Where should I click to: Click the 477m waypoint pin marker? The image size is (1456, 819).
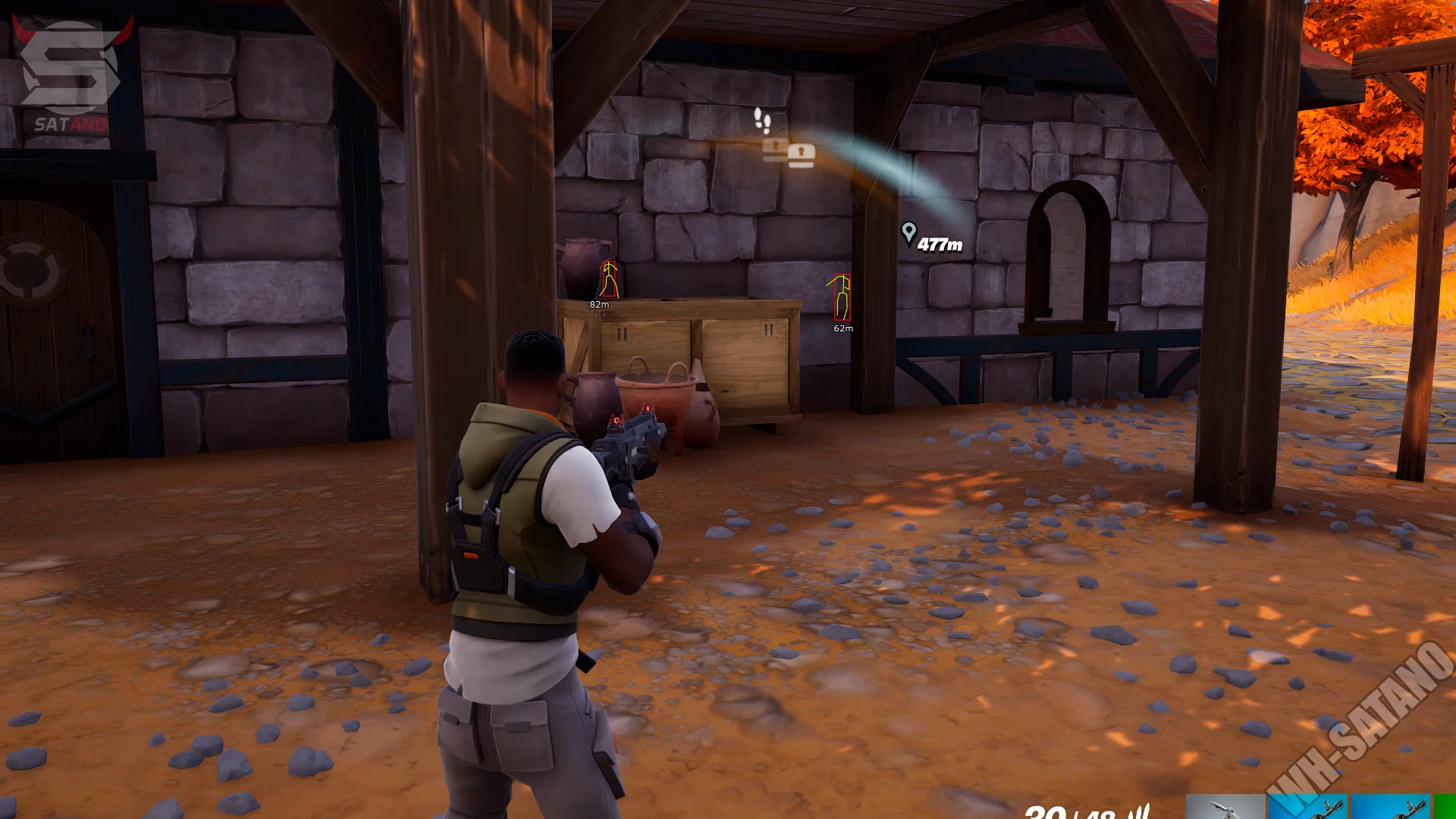coord(908,234)
